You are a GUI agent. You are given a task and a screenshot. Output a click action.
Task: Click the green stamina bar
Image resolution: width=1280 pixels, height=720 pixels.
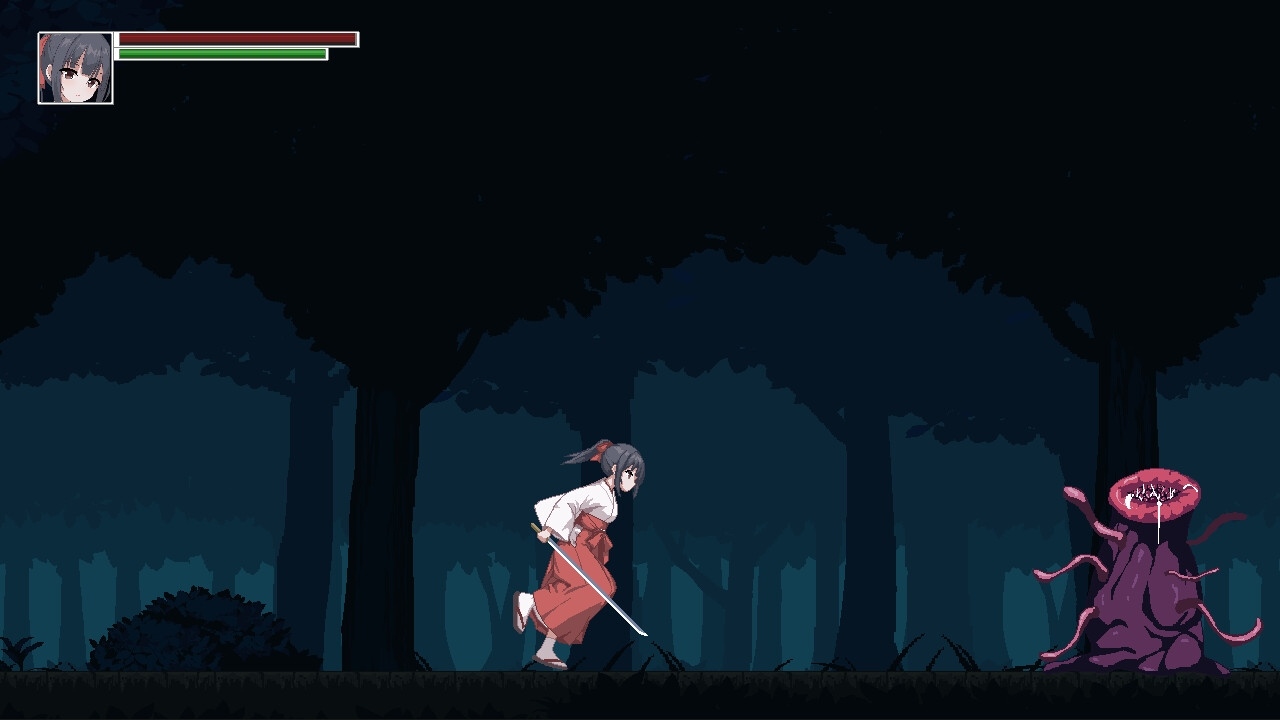click(220, 53)
